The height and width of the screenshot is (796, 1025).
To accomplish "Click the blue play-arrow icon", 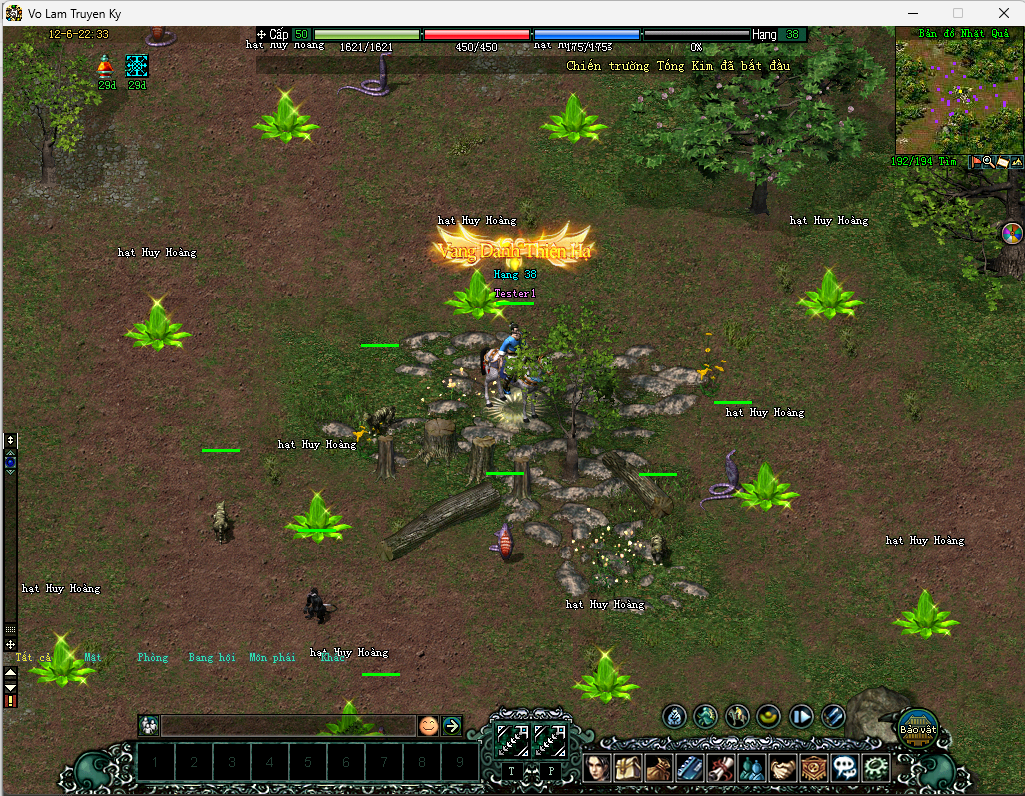I will 801,716.
